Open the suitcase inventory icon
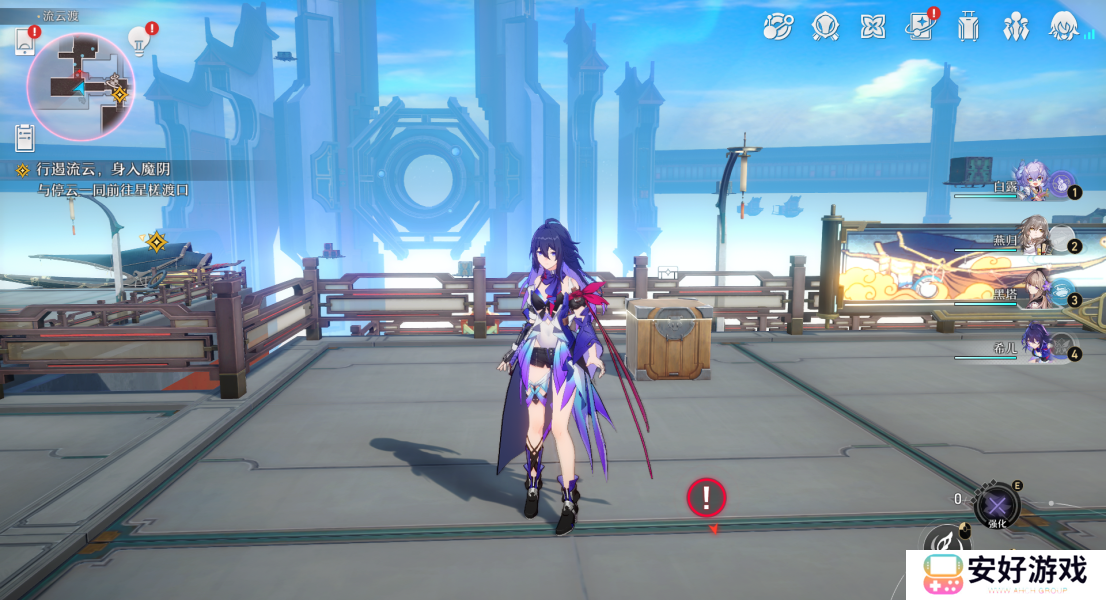 967,27
